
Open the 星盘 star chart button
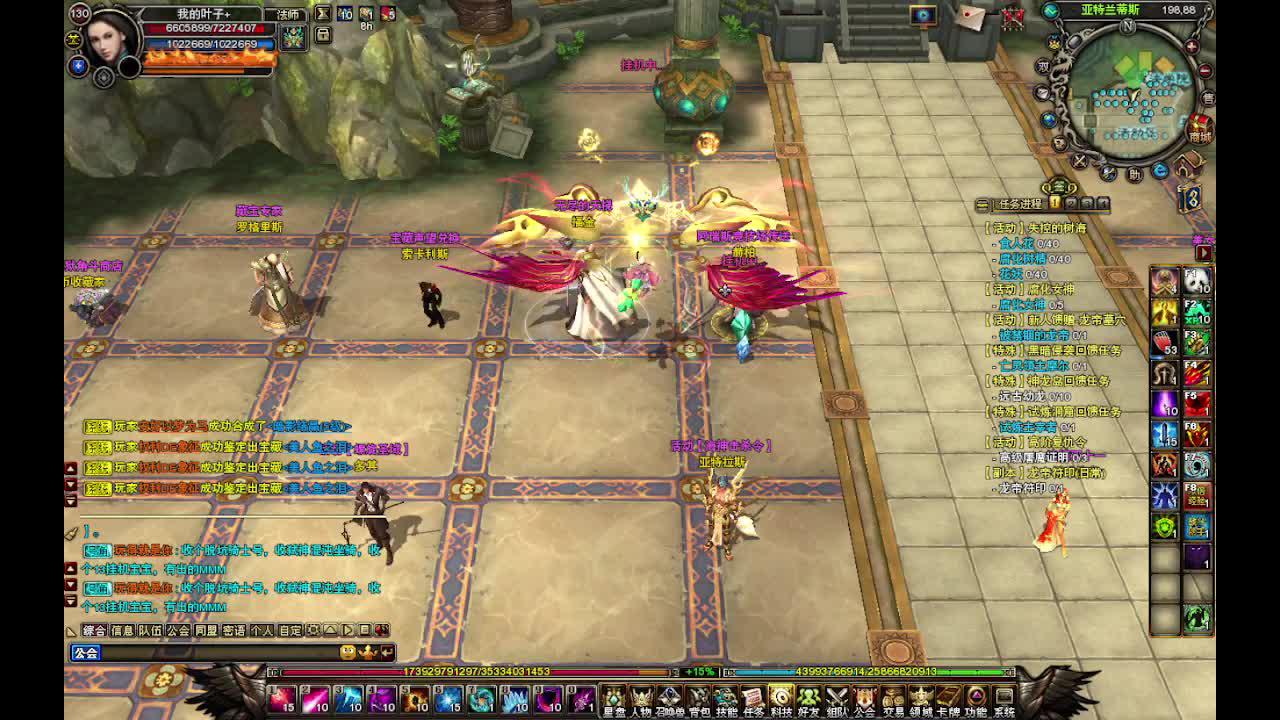click(x=613, y=700)
